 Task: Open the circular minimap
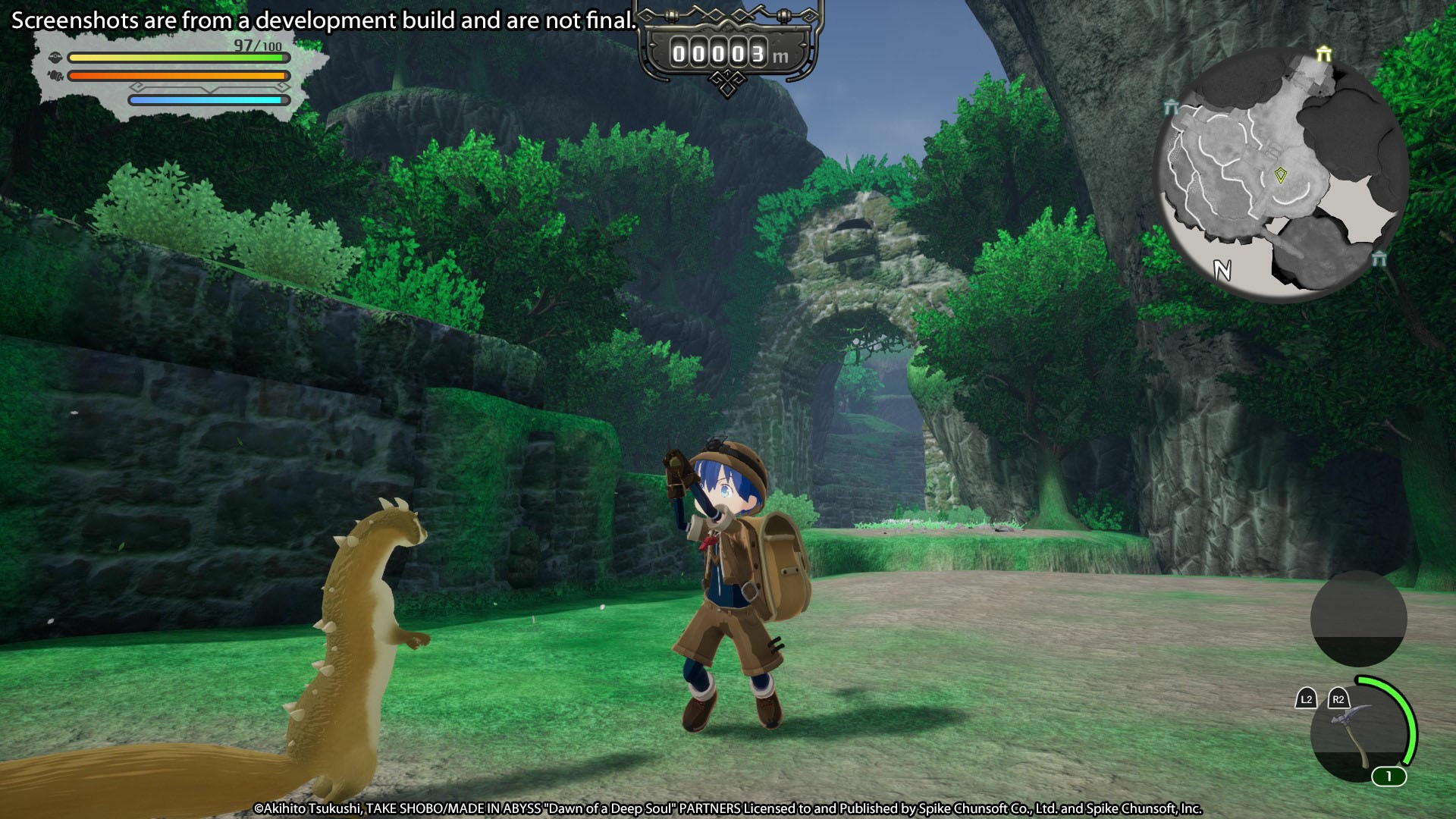point(1282,173)
